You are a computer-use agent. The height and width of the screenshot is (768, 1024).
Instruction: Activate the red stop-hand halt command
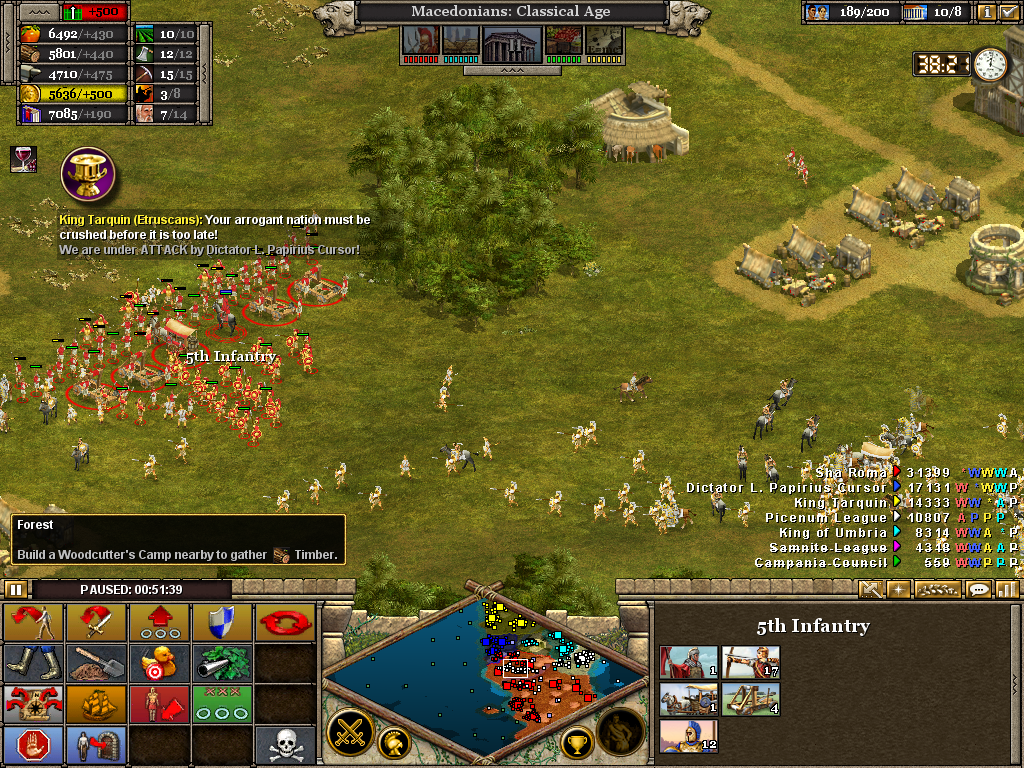pos(34,745)
